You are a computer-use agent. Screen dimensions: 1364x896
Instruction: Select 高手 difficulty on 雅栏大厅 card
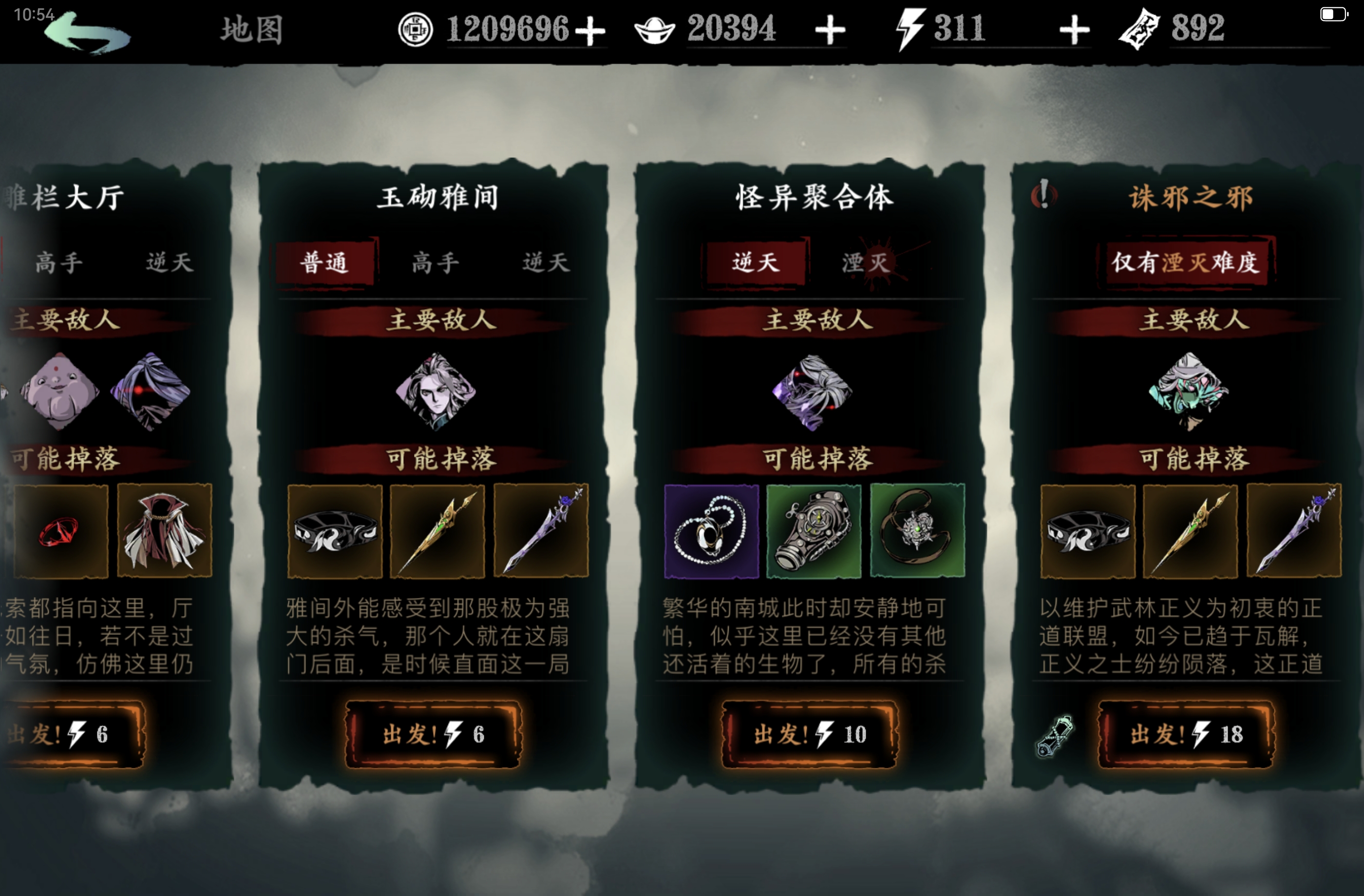tap(57, 263)
